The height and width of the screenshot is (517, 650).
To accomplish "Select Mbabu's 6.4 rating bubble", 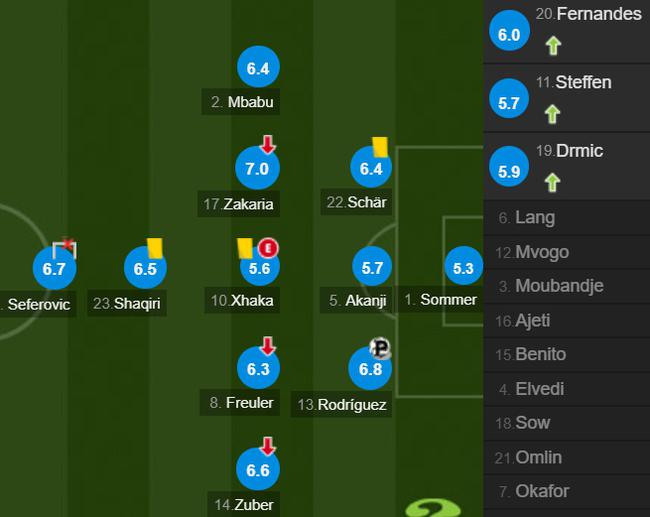I will click(x=258, y=69).
